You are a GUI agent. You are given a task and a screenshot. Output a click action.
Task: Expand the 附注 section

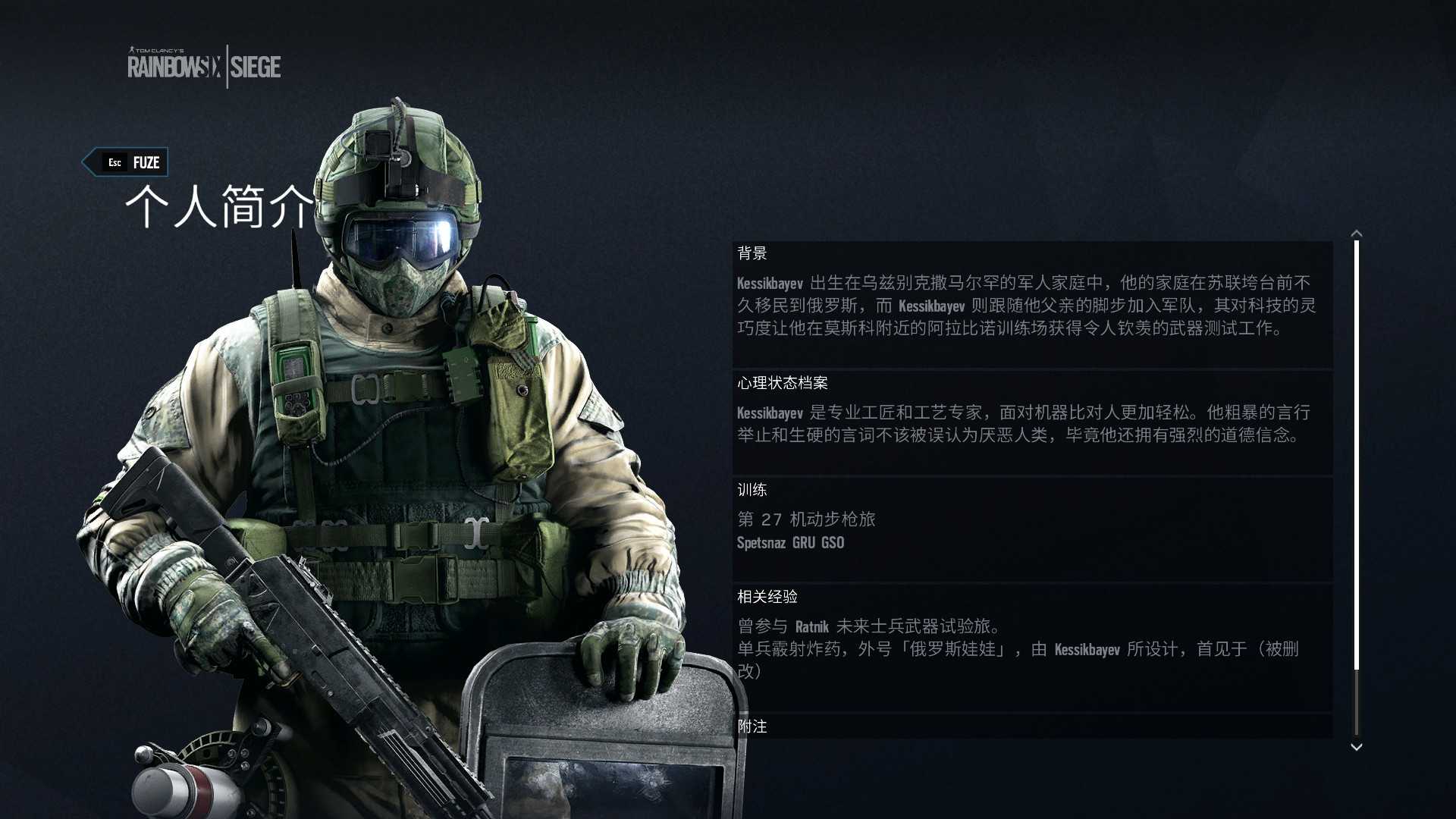pyautogui.click(x=752, y=726)
